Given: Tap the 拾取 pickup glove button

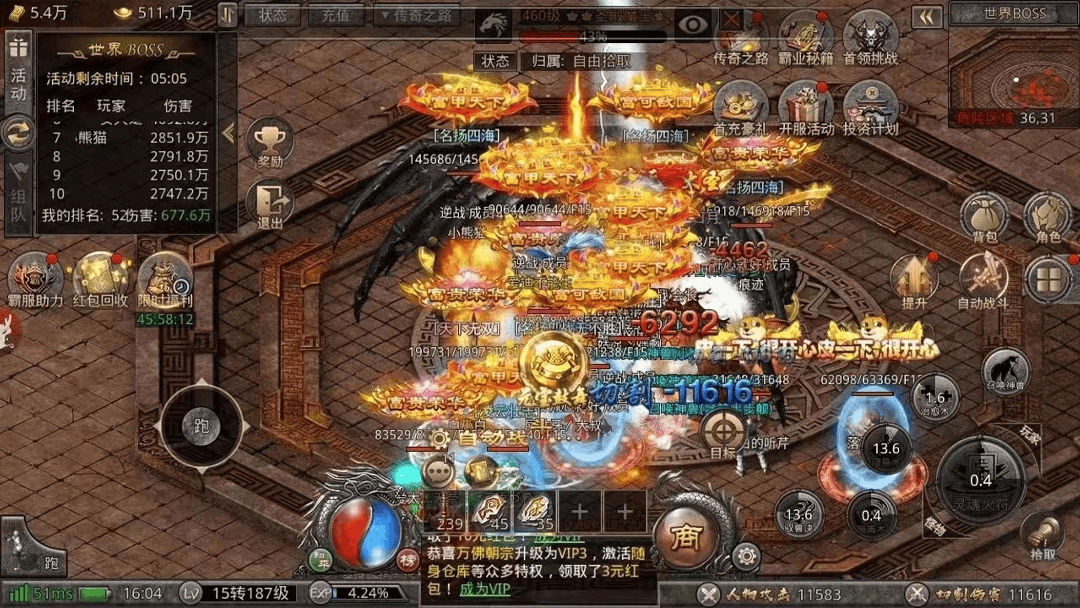Looking at the screenshot, I should (x=1042, y=535).
